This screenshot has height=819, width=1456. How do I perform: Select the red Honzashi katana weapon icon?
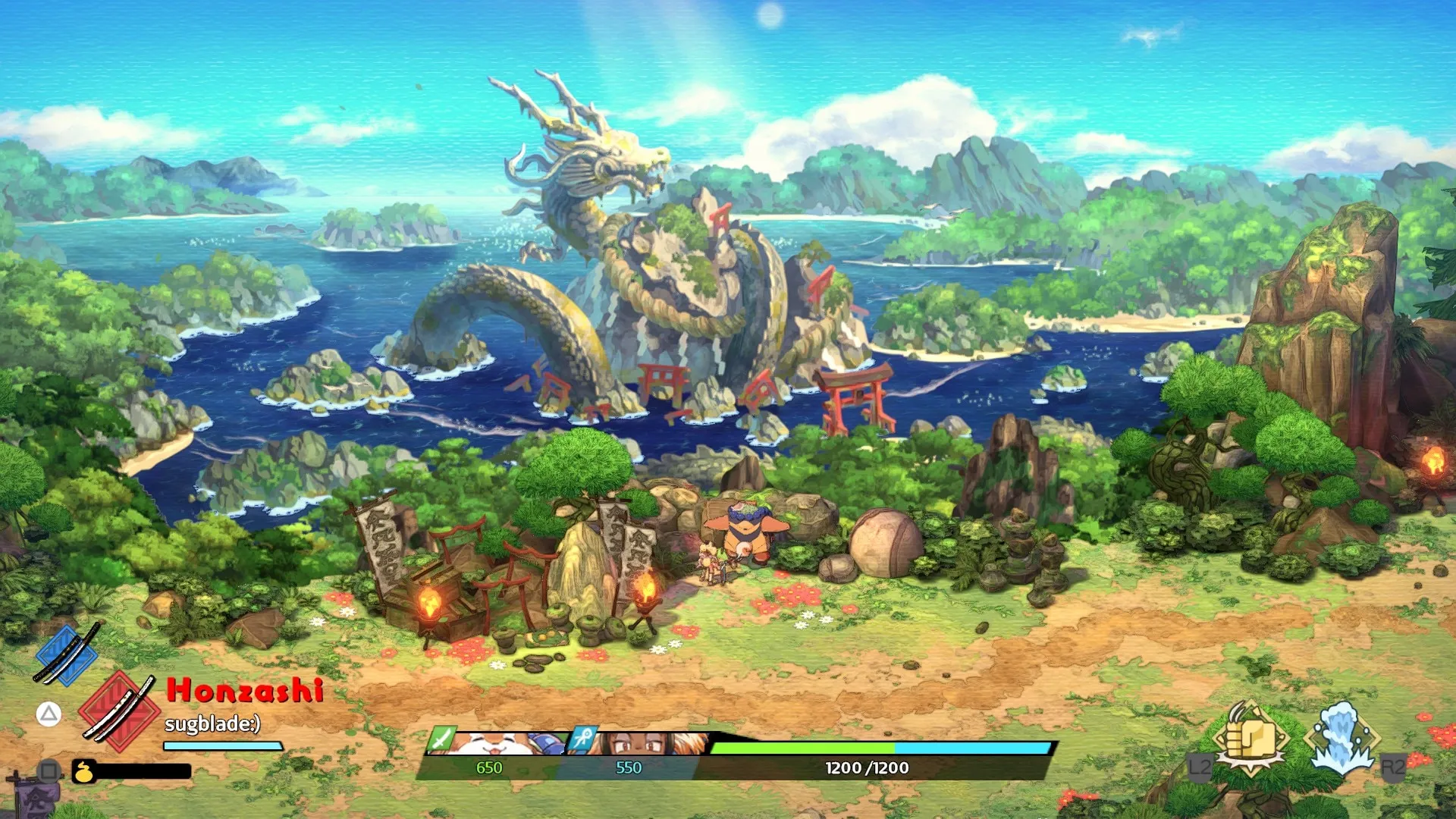(x=119, y=711)
